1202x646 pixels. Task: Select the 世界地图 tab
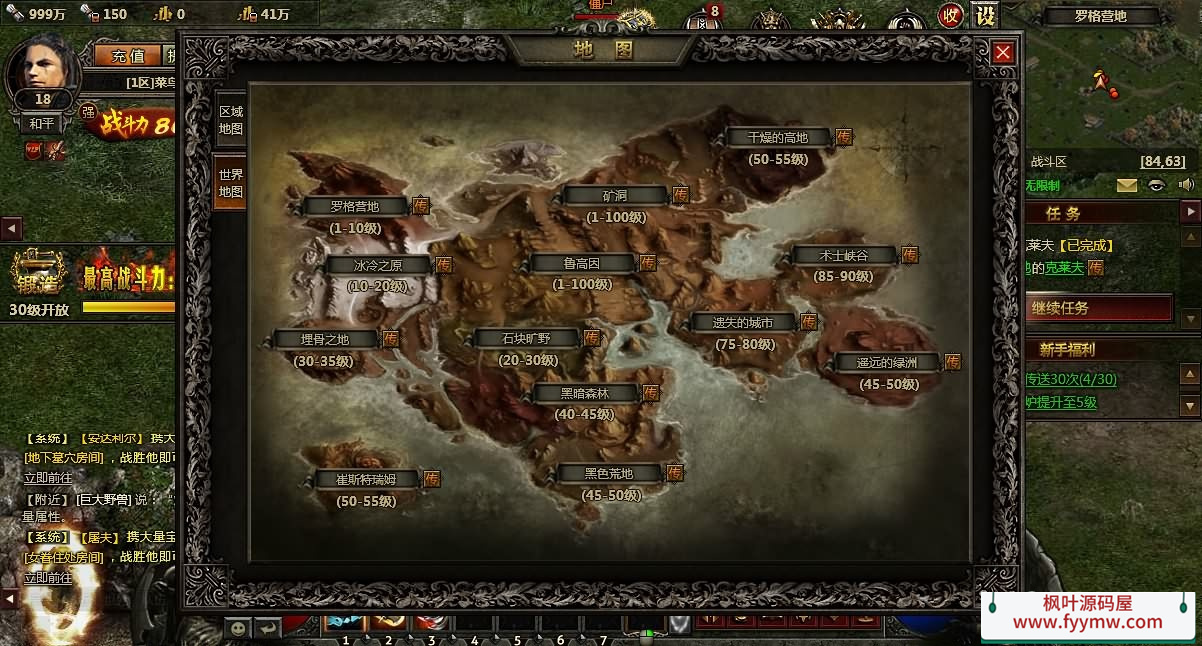point(230,182)
